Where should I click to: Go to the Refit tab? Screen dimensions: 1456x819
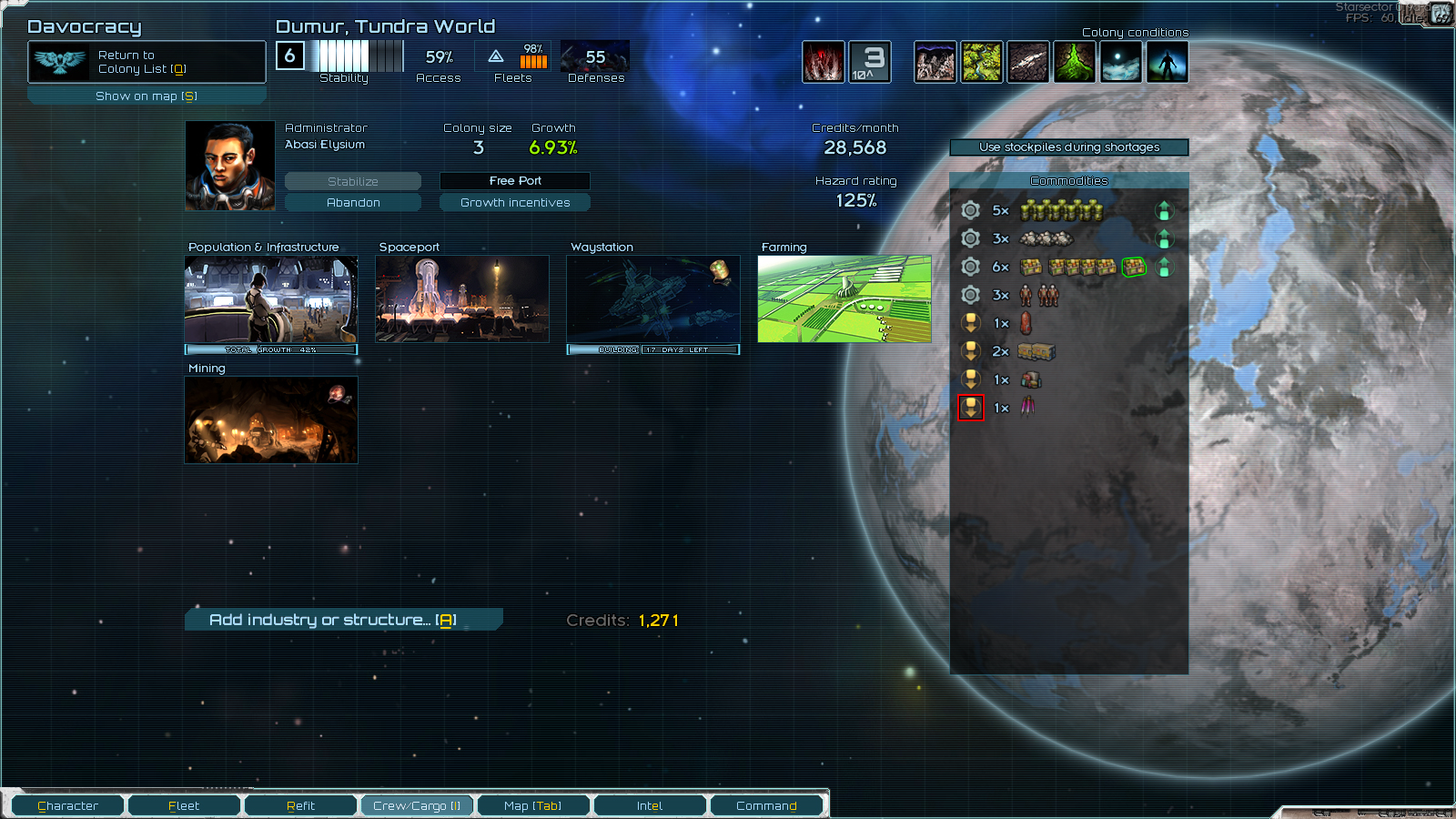[300, 805]
